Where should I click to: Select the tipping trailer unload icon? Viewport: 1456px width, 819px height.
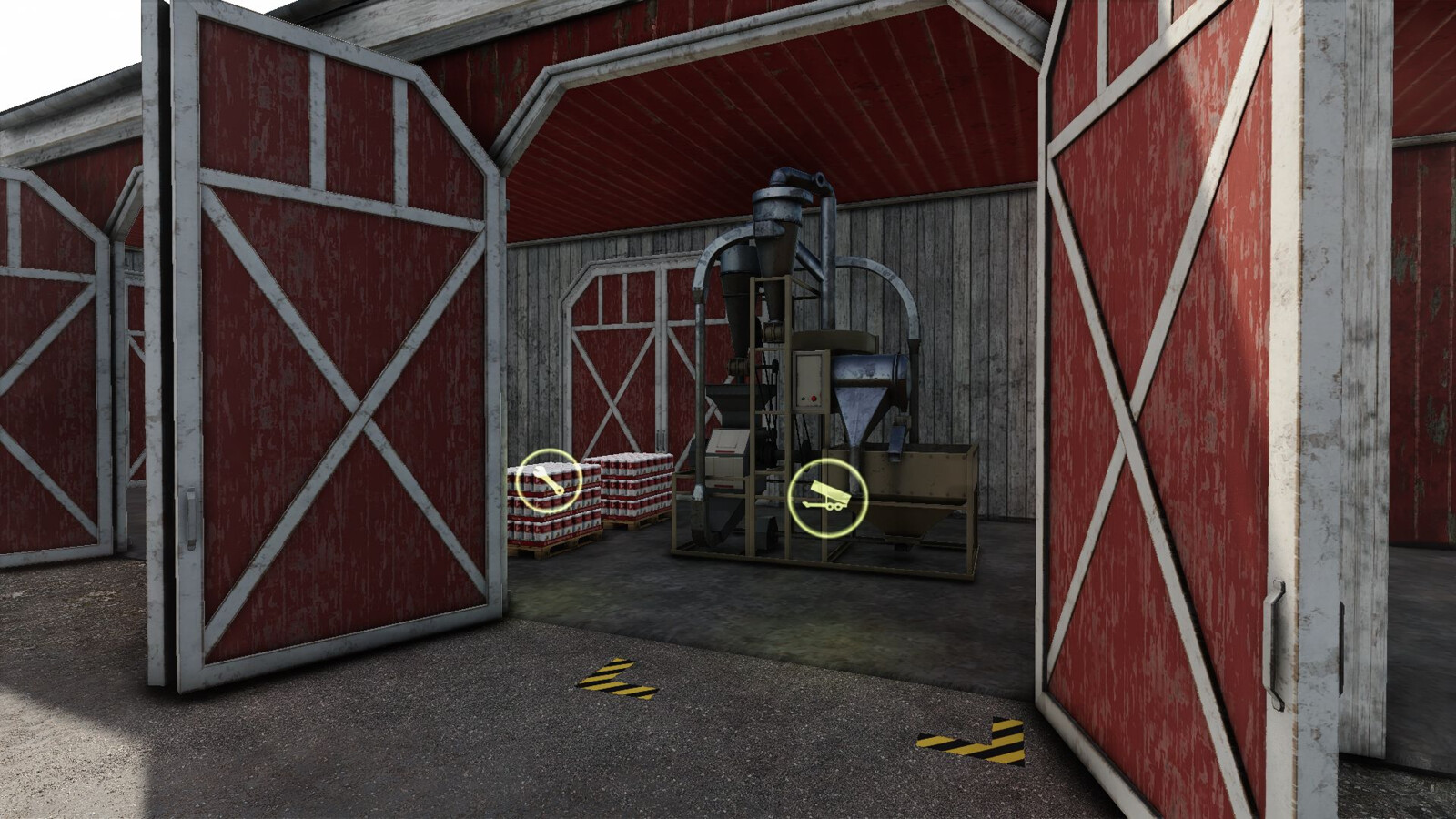[827, 499]
